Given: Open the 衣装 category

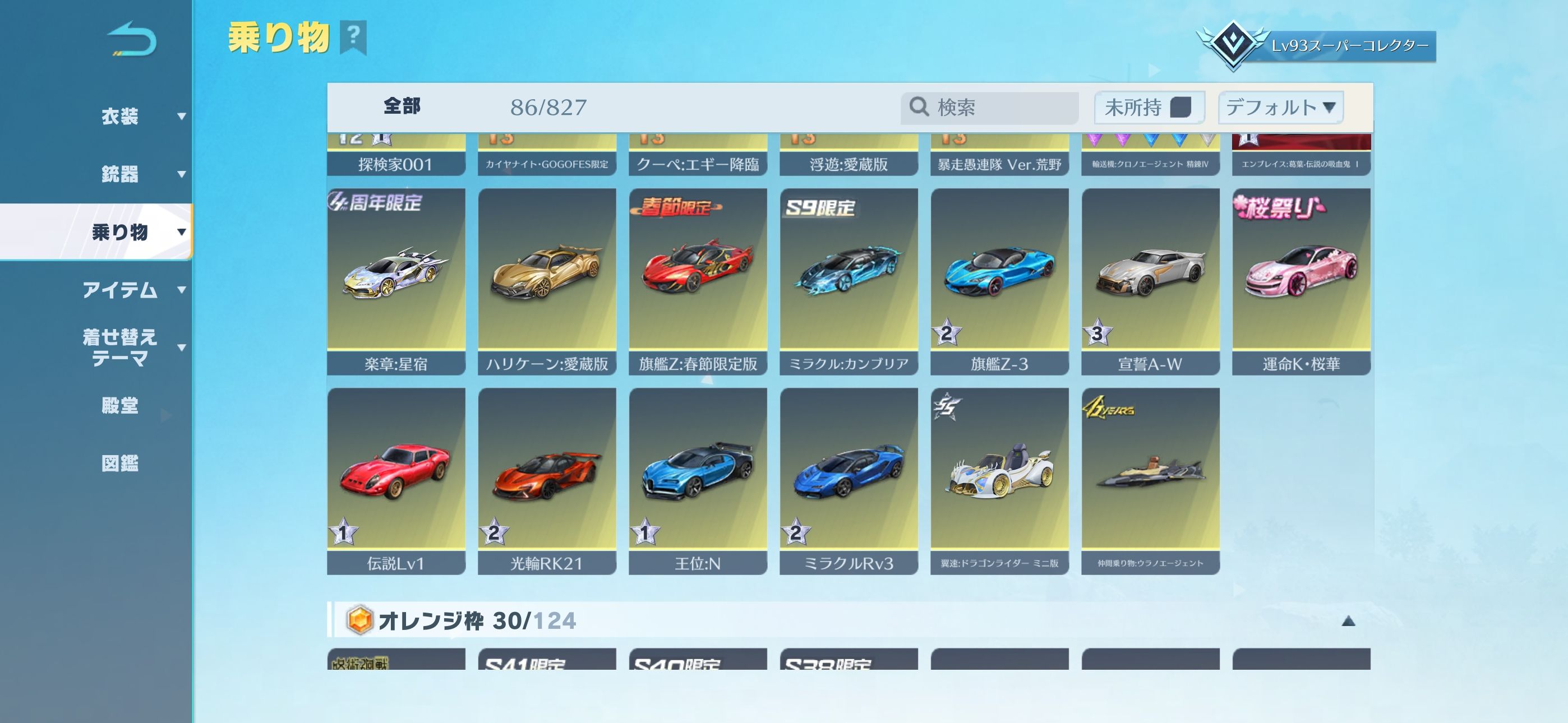Looking at the screenshot, I should click(x=121, y=116).
